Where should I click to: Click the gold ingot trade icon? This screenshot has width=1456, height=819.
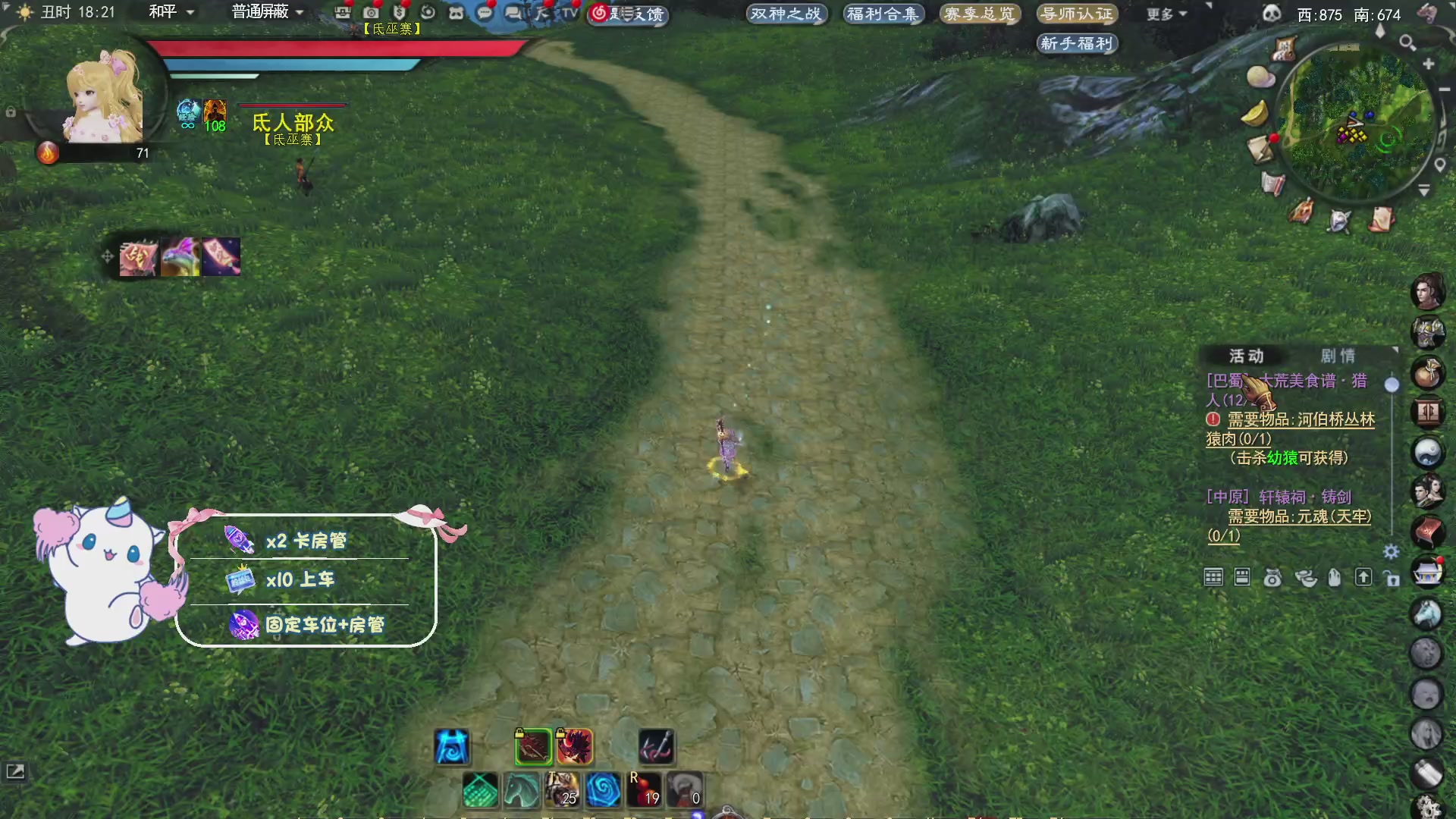(x=1306, y=579)
